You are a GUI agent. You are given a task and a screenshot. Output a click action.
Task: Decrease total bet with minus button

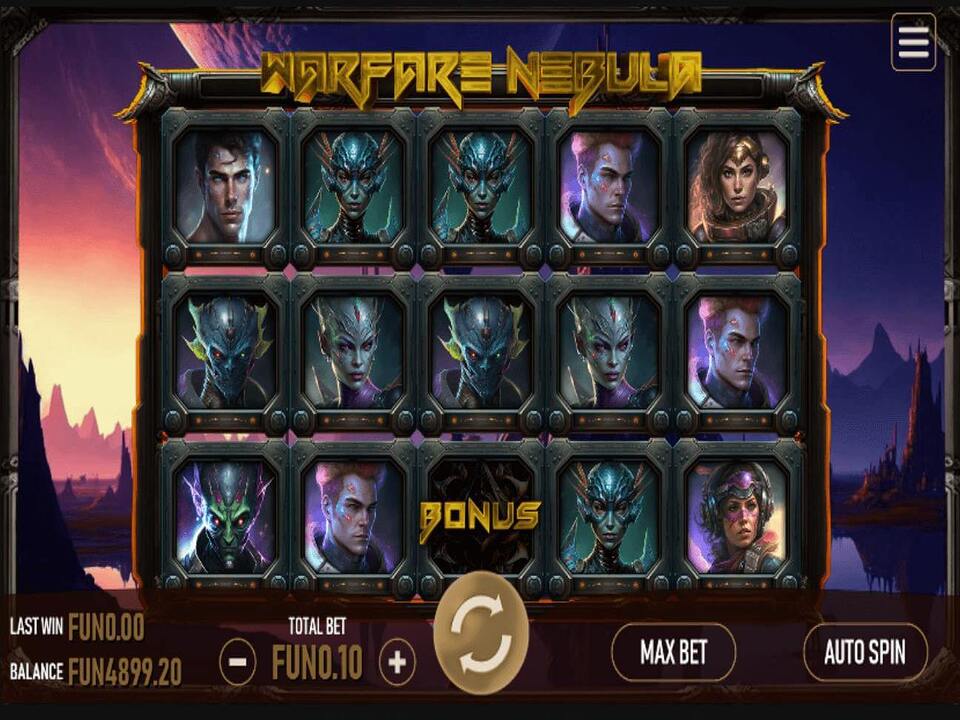click(237, 662)
